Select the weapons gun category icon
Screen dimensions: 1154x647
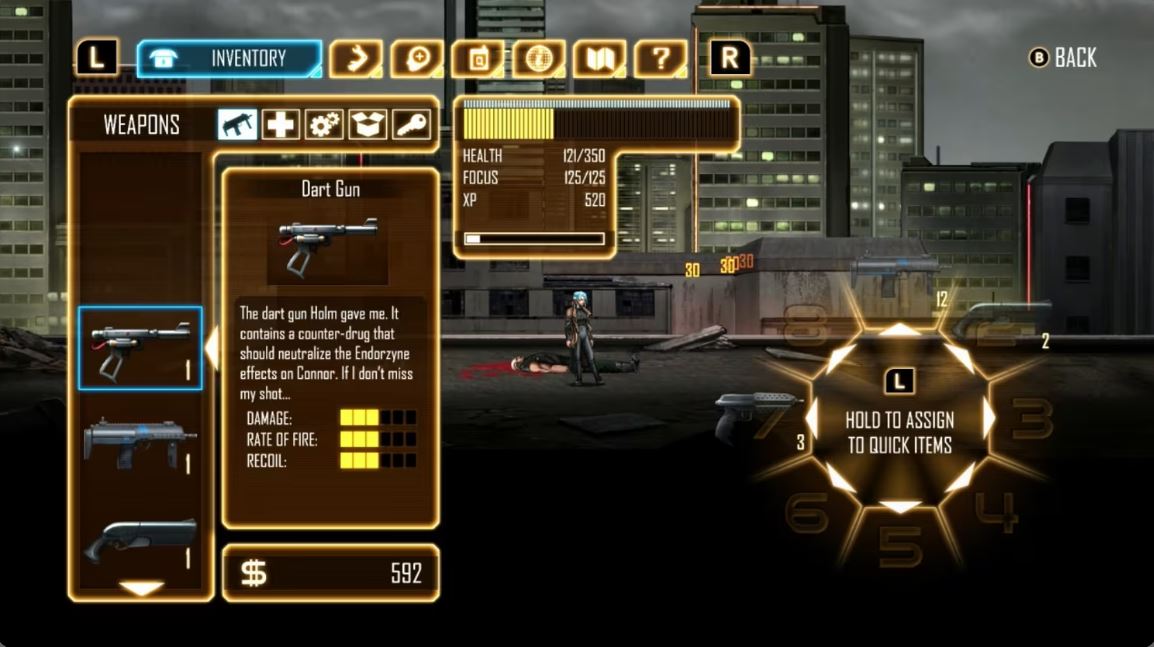click(238, 125)
